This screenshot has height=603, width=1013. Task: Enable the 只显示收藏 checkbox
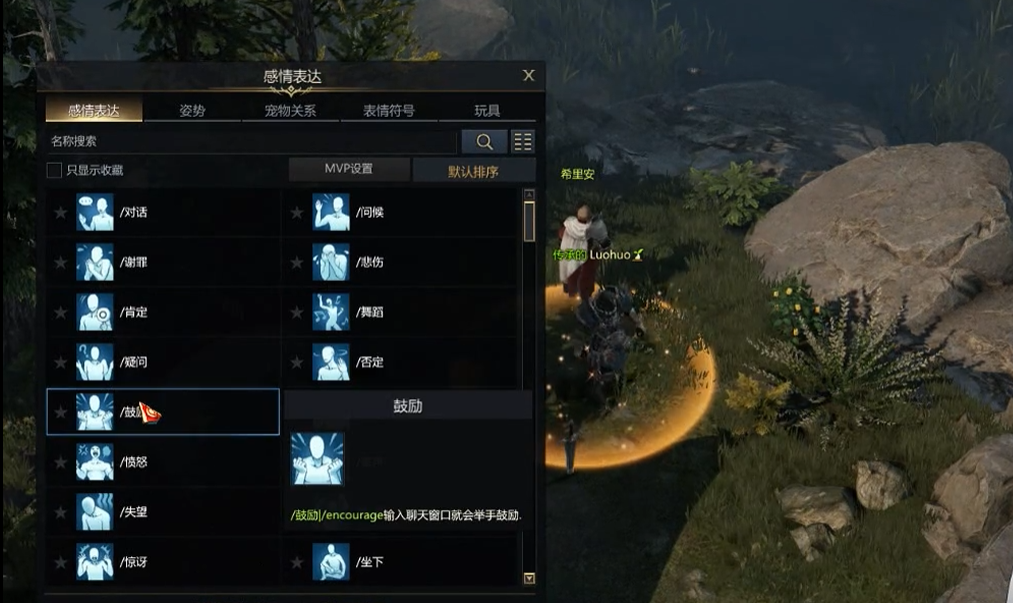coord(55,170)
